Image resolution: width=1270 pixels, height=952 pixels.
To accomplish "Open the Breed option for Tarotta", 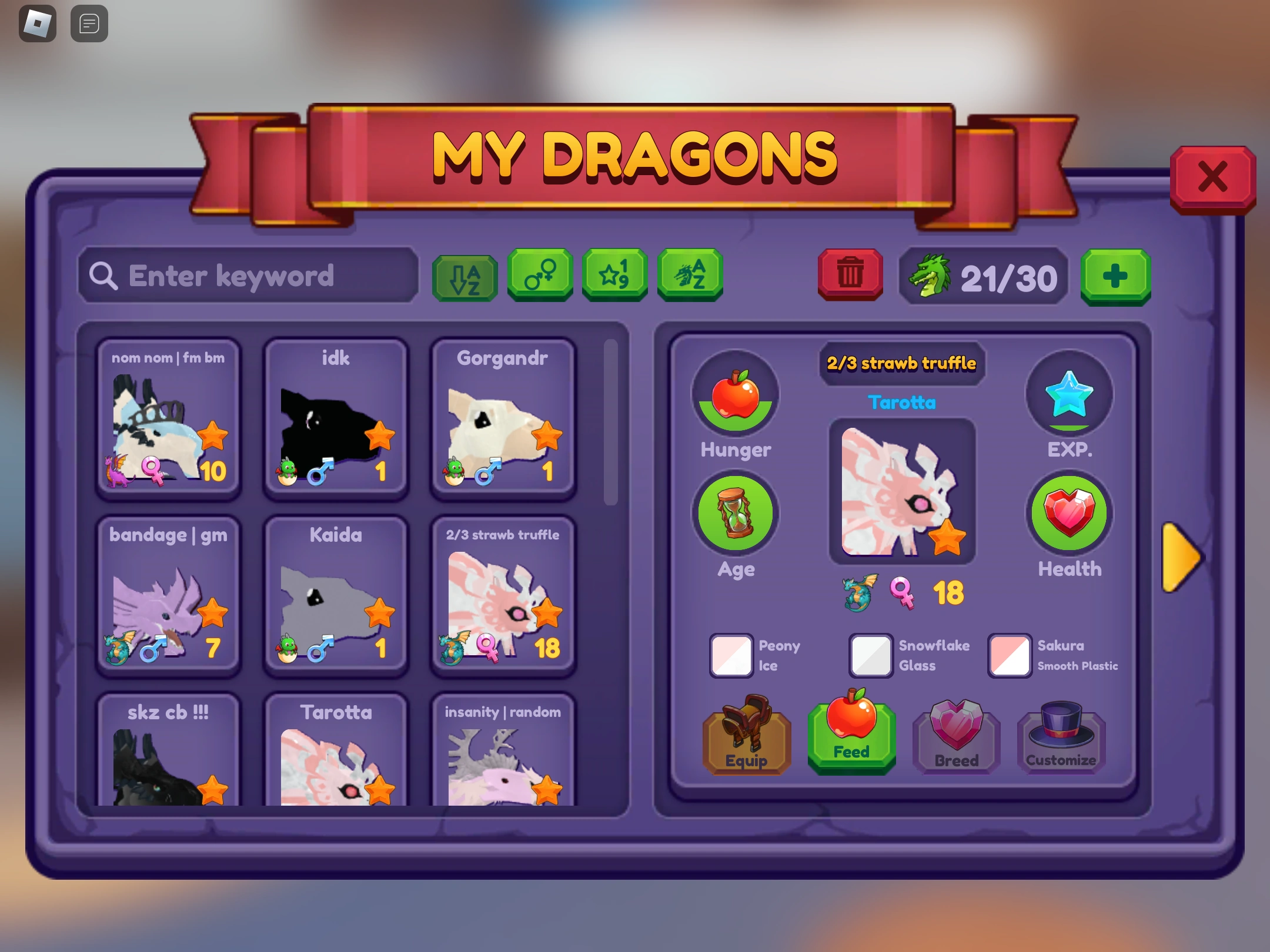I will tap(955, 739).
